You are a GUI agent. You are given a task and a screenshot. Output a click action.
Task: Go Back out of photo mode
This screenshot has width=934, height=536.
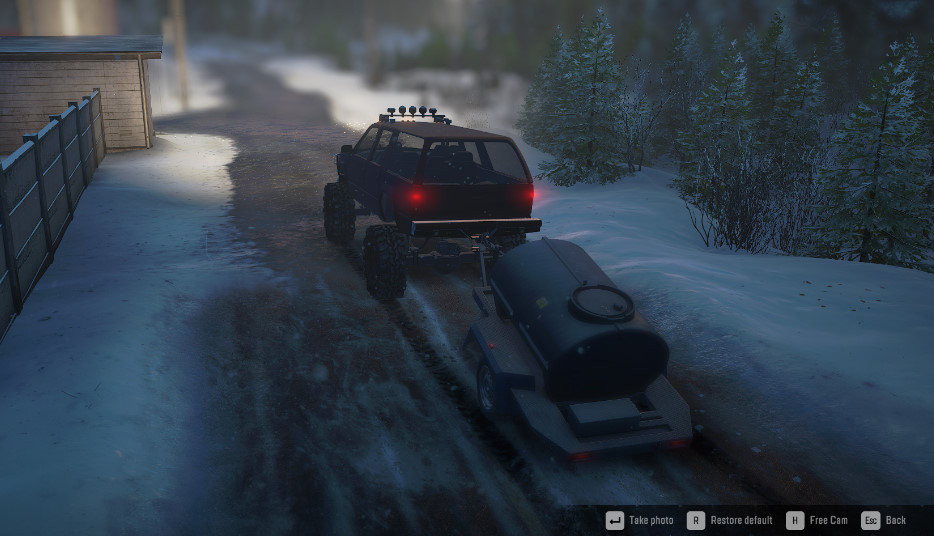[x=884, y=520]
